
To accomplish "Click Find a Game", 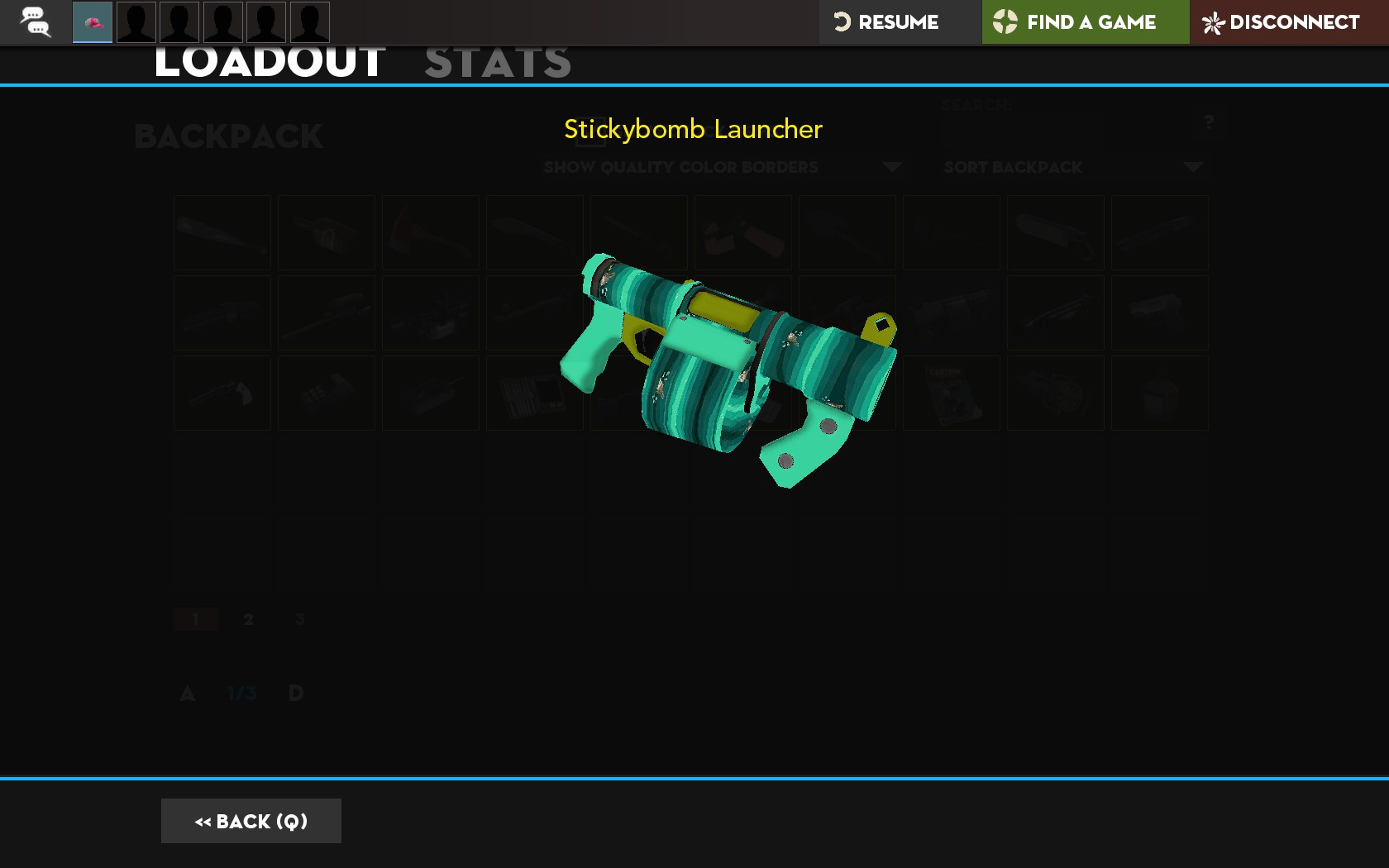I will coord(1085,22).
